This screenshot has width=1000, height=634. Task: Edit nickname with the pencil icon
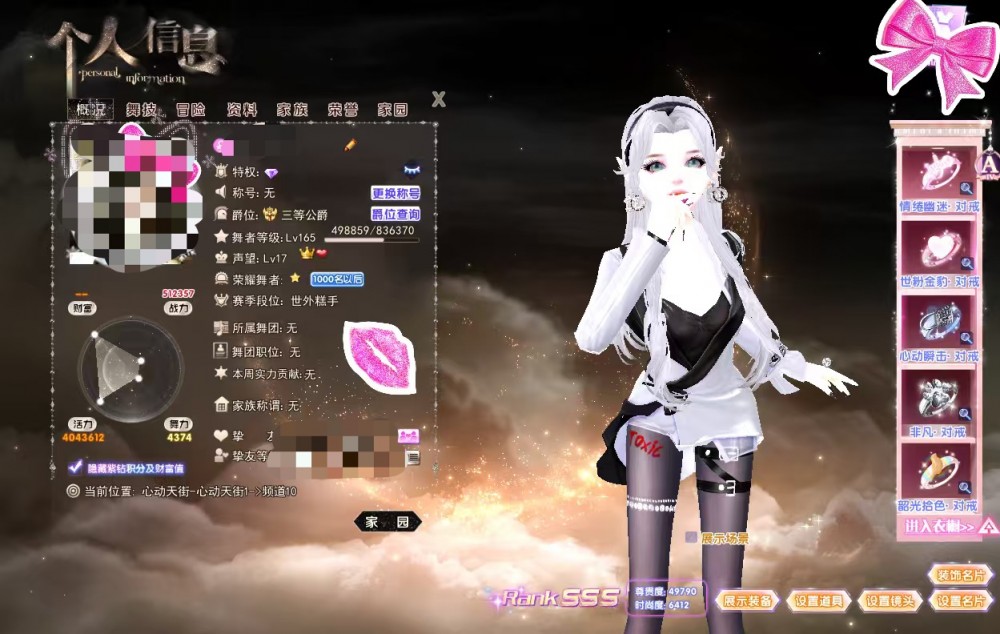click(x=351, y=146)
